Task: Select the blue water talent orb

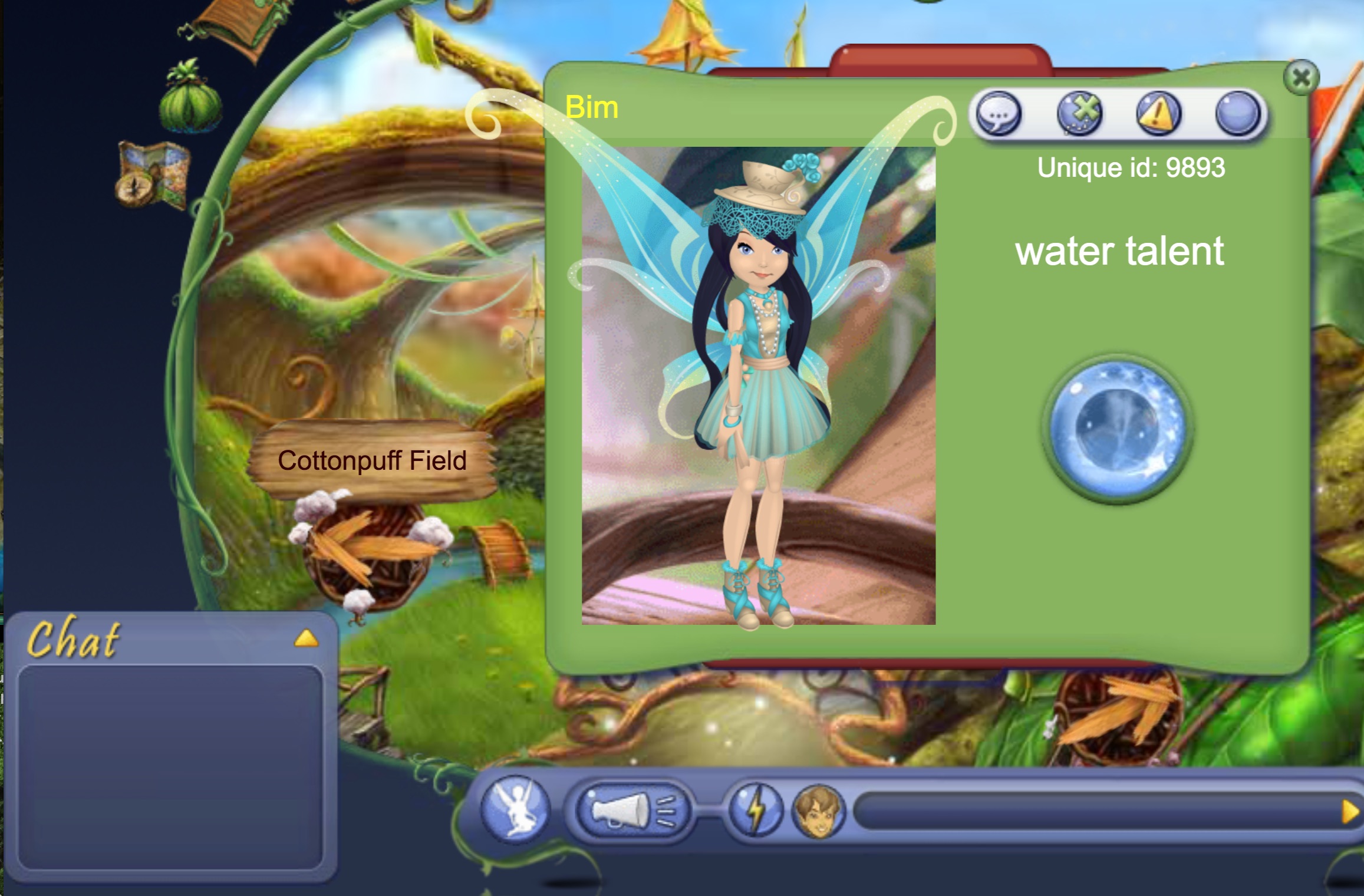Action: pos(1118,429)
